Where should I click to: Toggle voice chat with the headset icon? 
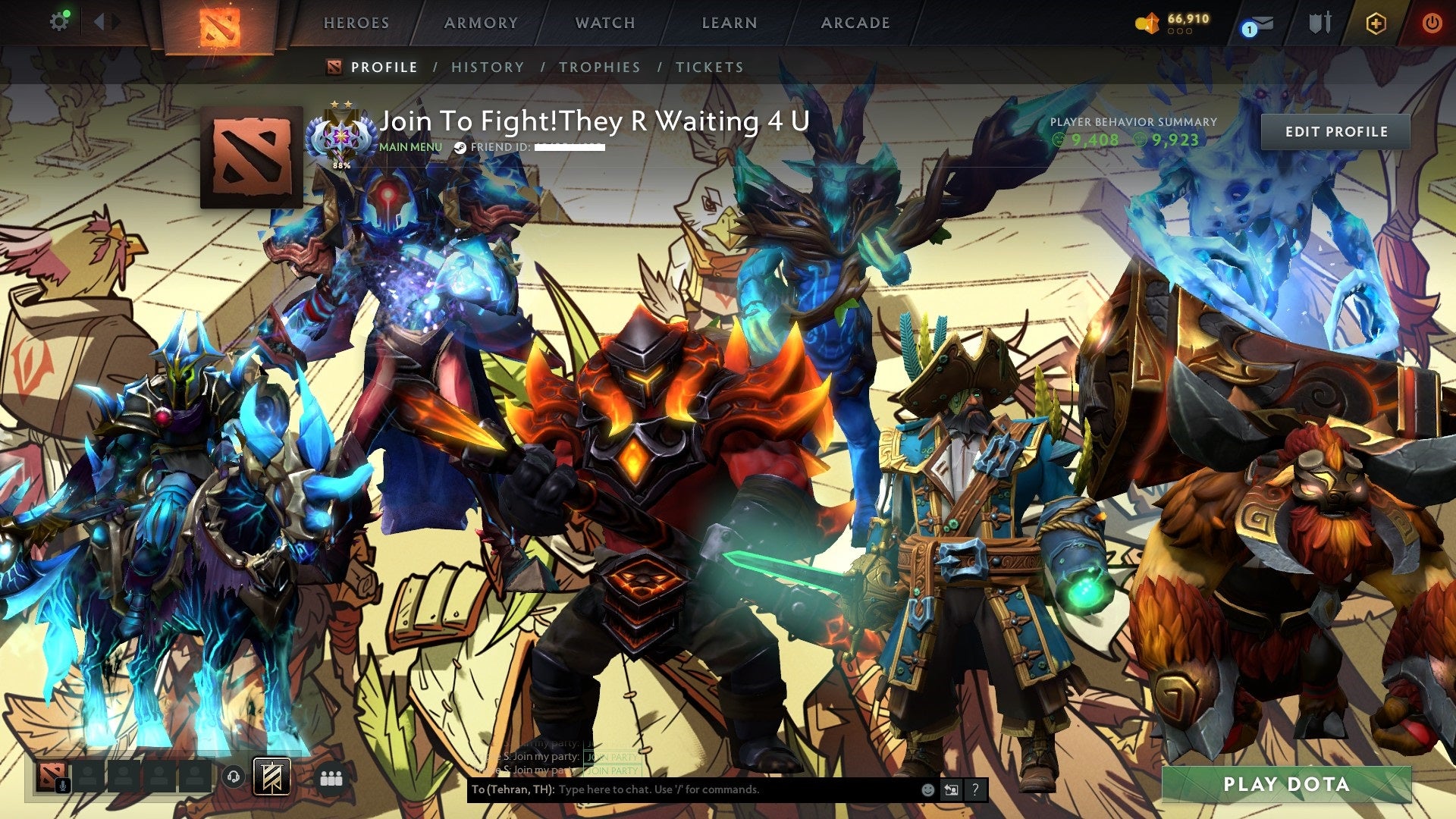point(233,777)
